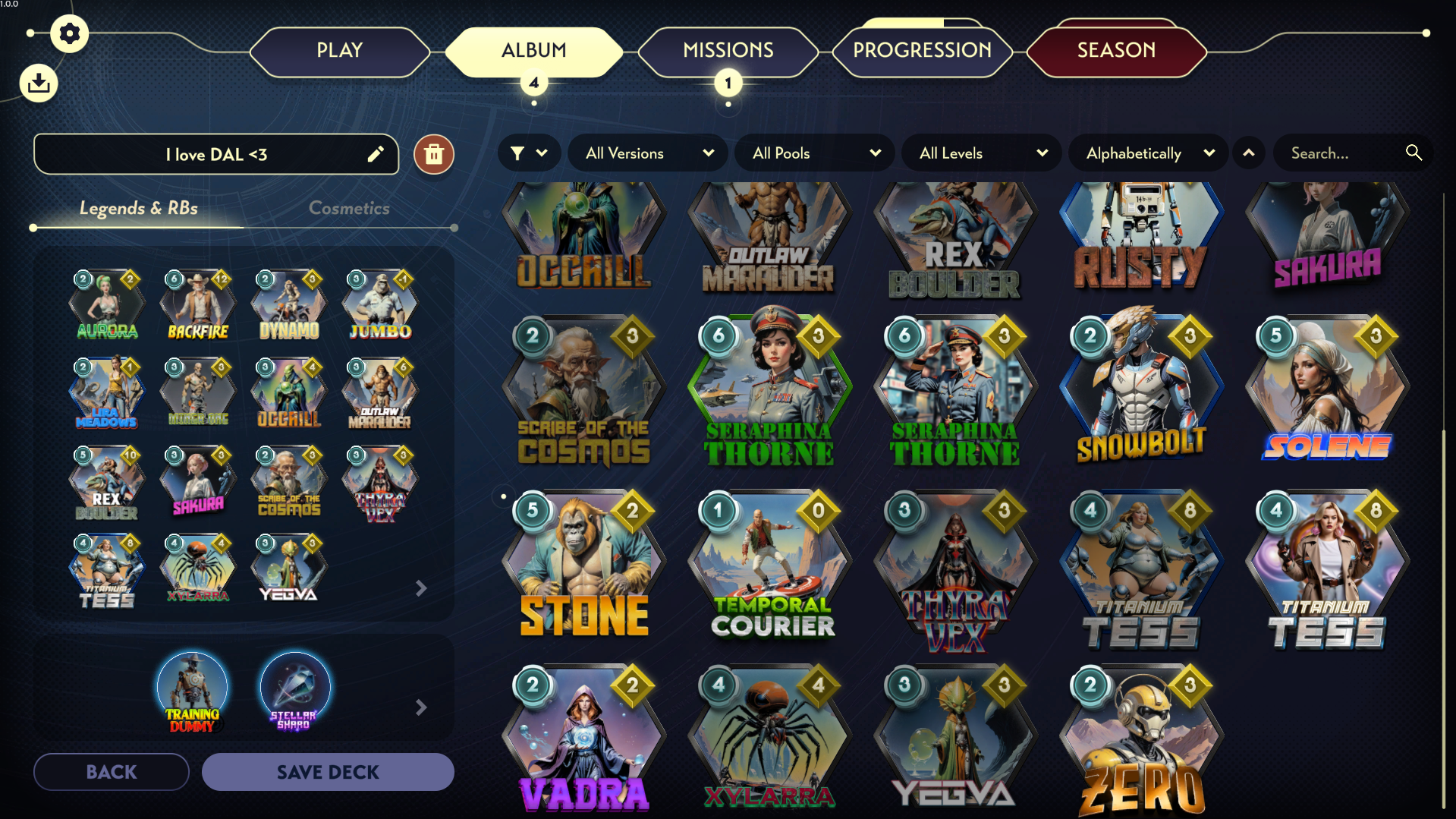Change the Alphabetically sort dropdown
This screenshot has width=1456, height=819.
pos(1149,153)
